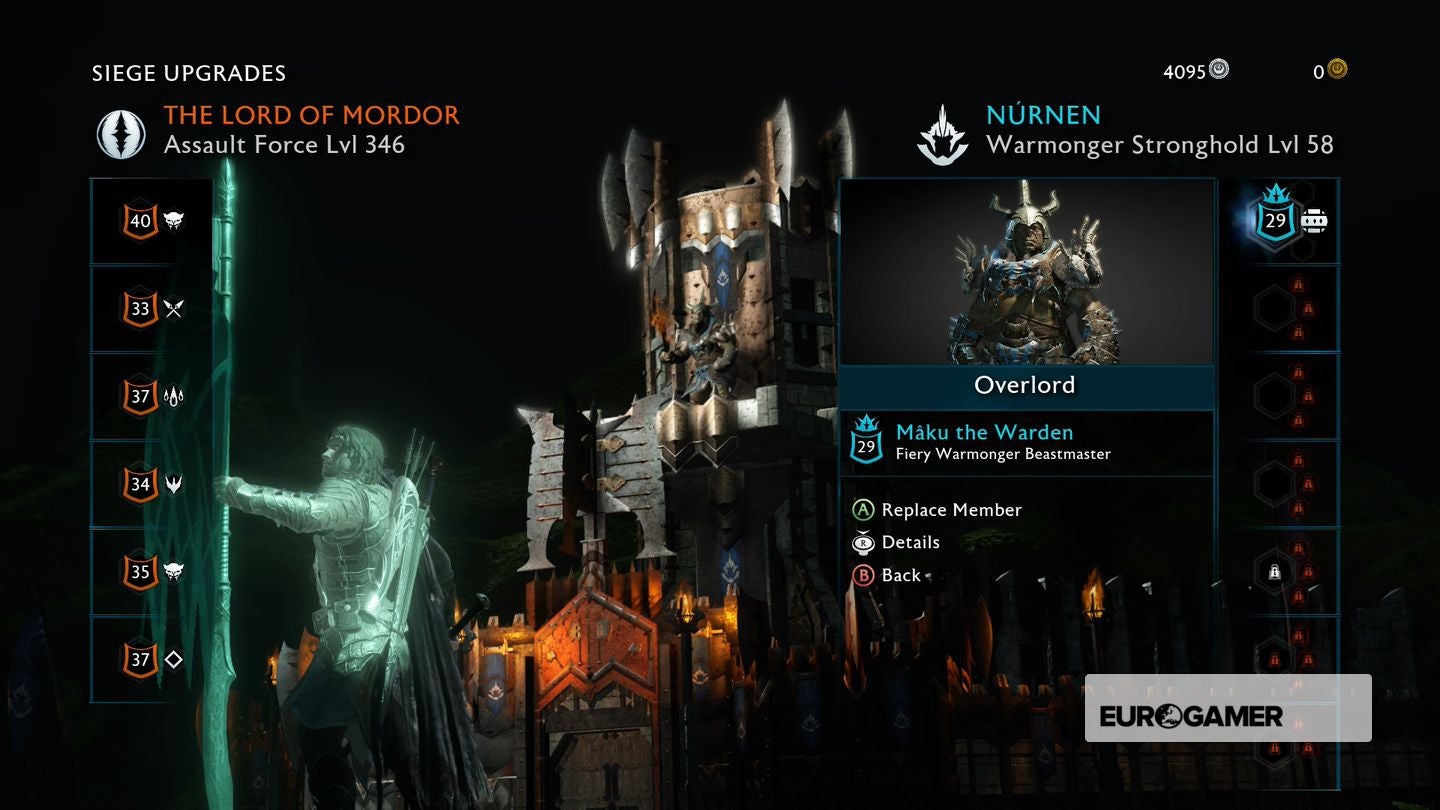Click The Lord of Mordor faction emblem
Screen dimensions: 1440x810
120,129
